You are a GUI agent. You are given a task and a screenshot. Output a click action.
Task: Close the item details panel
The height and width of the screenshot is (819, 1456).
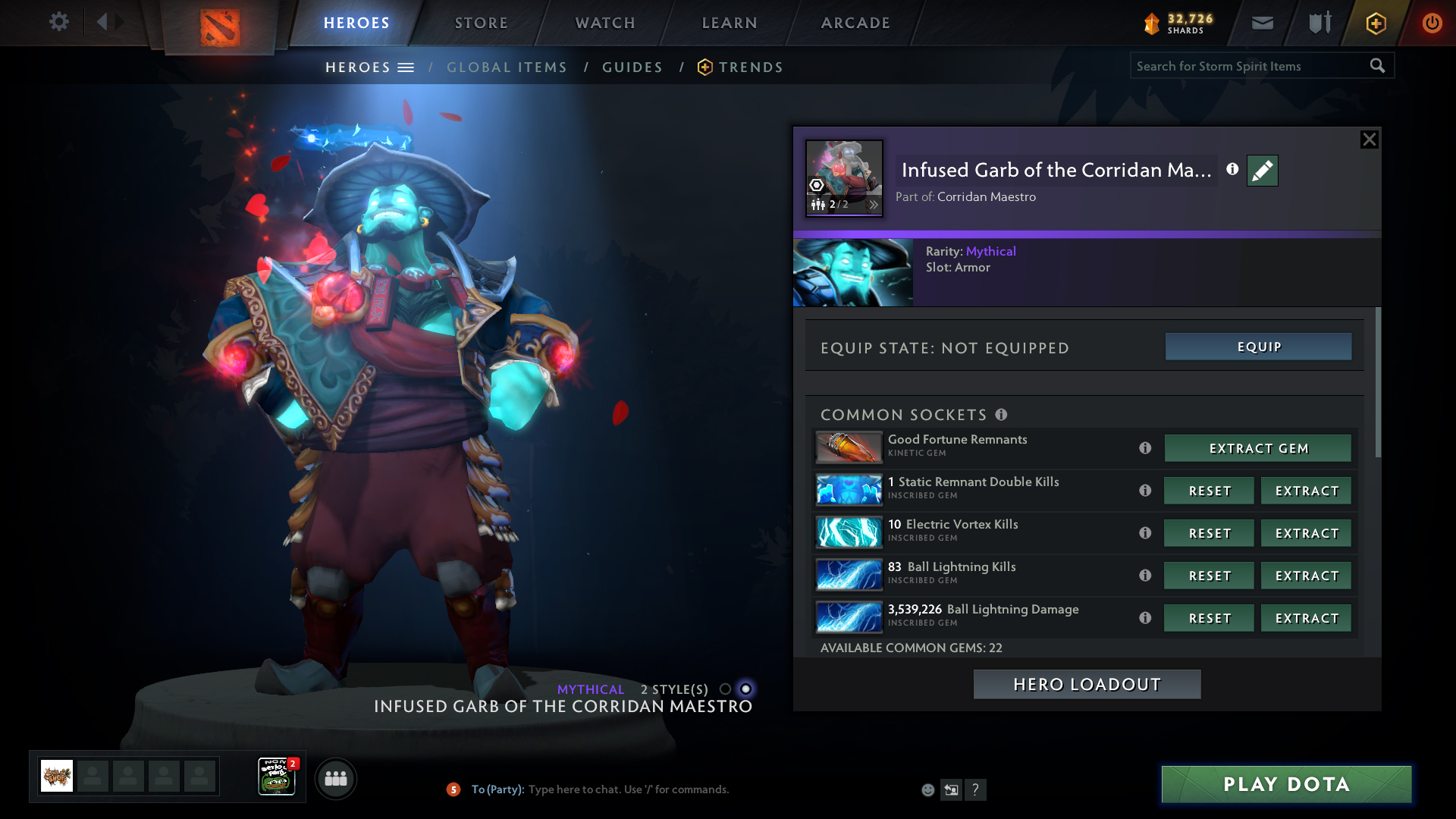click(x=1369, y=140)
